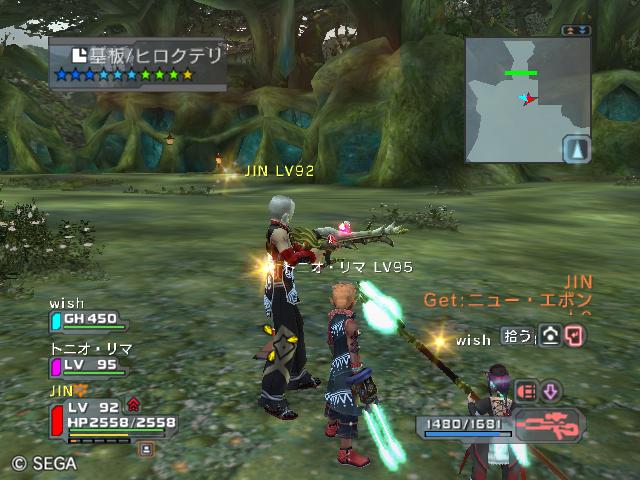Click the small orange-framed status icon
Screen dimensions: 640x480
(x=146, y=450)
